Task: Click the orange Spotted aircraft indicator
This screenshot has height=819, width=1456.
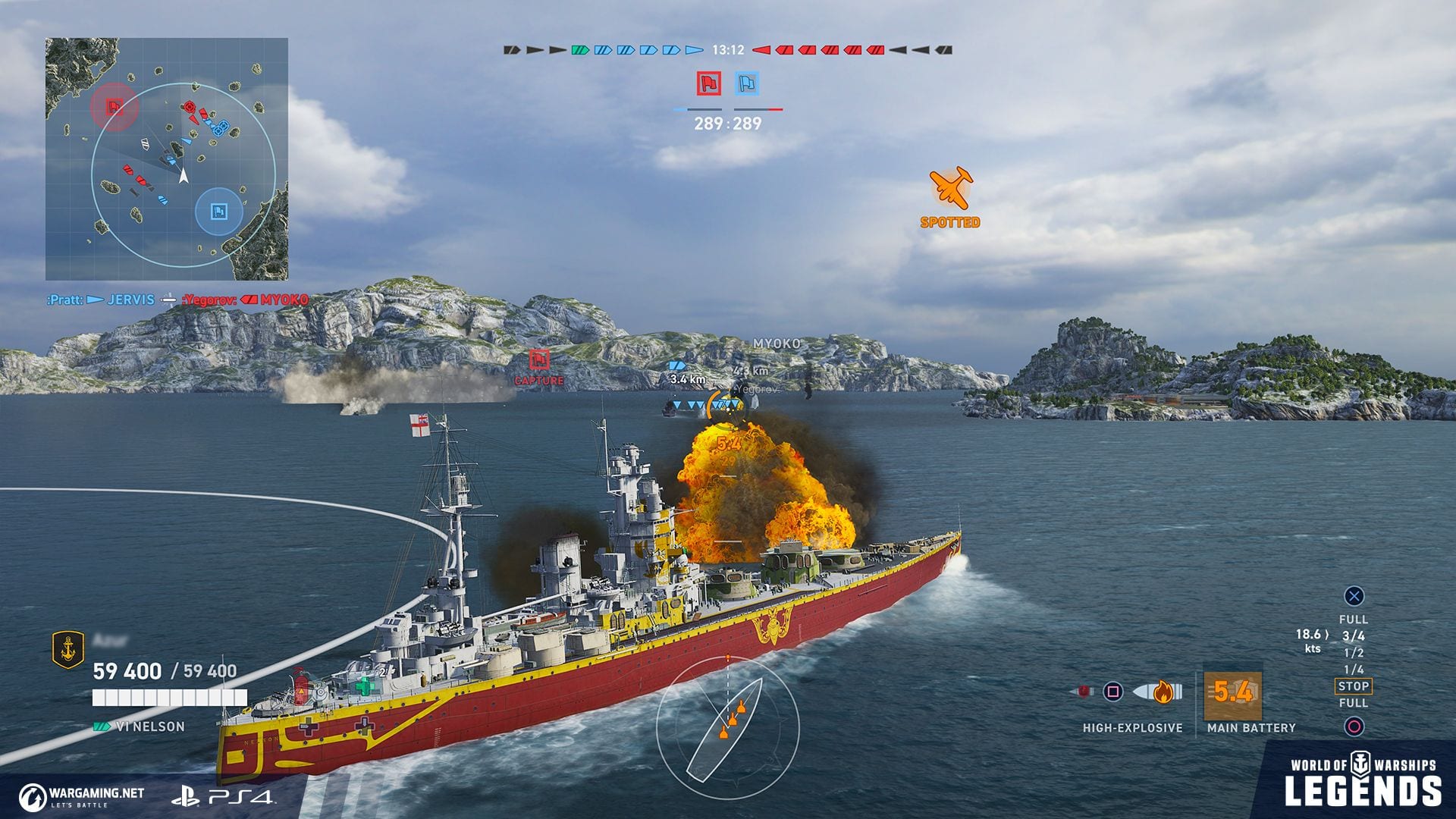Action: coord(950,190)
